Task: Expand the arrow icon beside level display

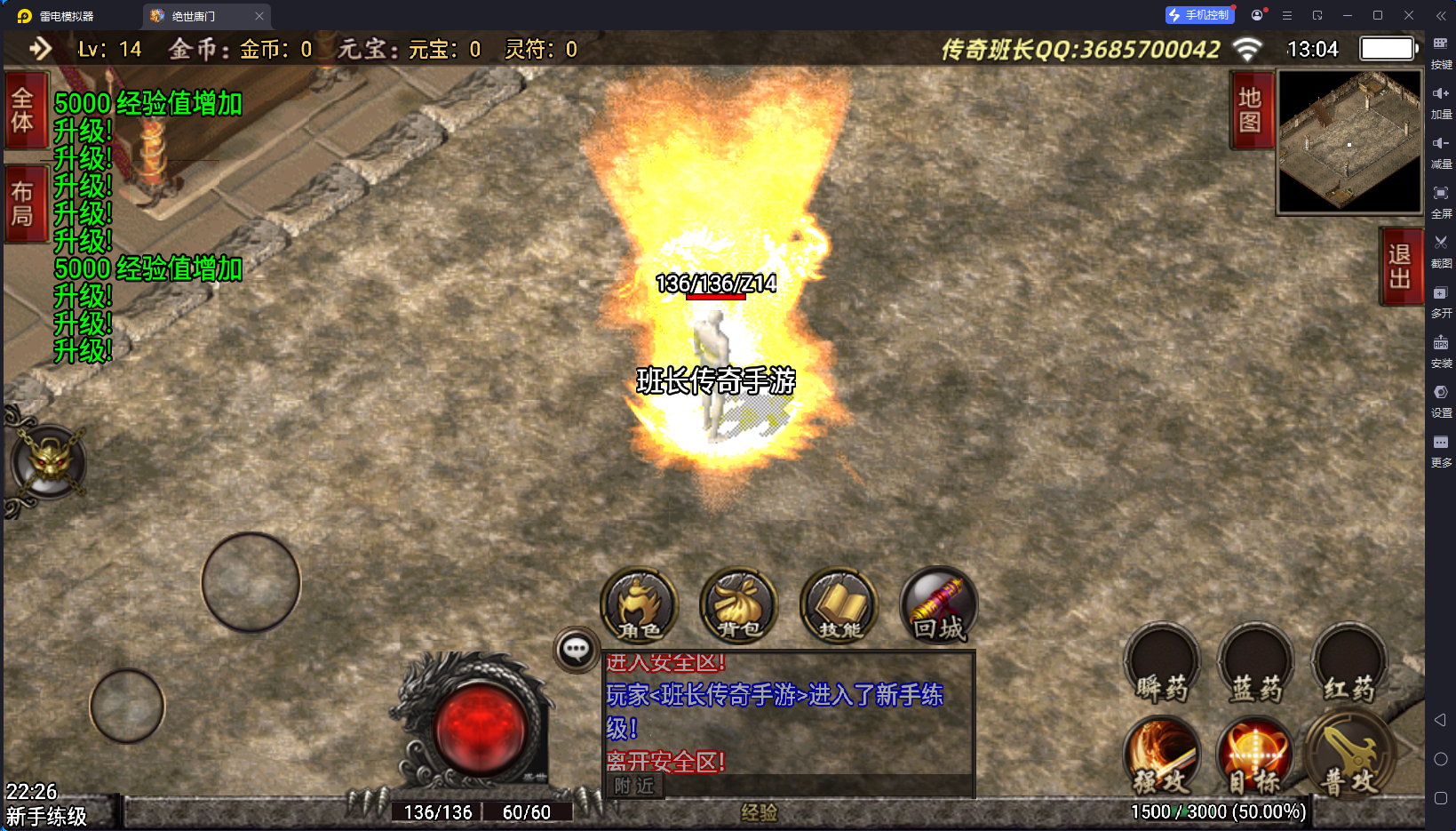Action: tap(40, 49)
